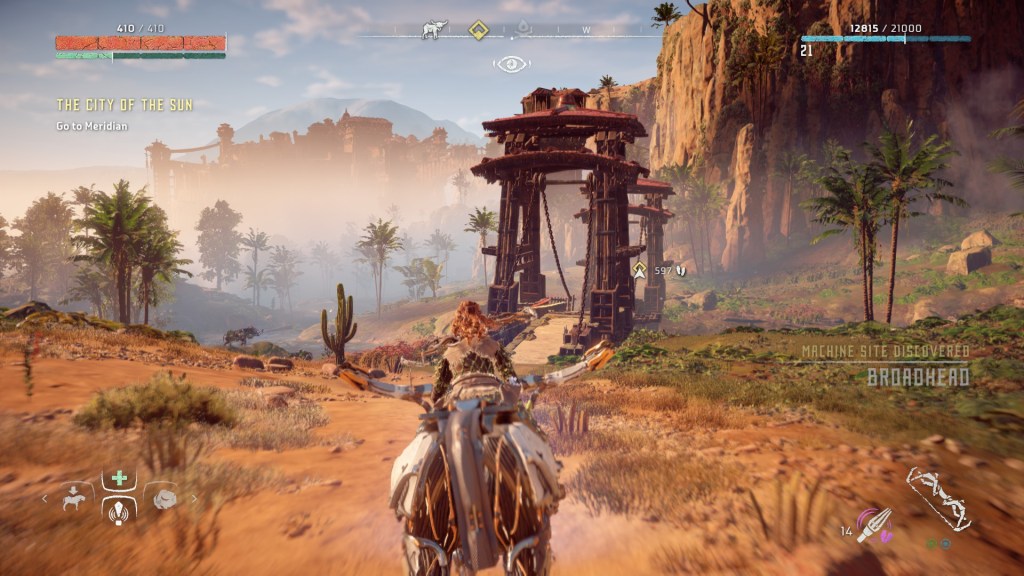The image size is (1024, 576).
Task: Cycle tools with the left arrow
Action: pos(44,497)
